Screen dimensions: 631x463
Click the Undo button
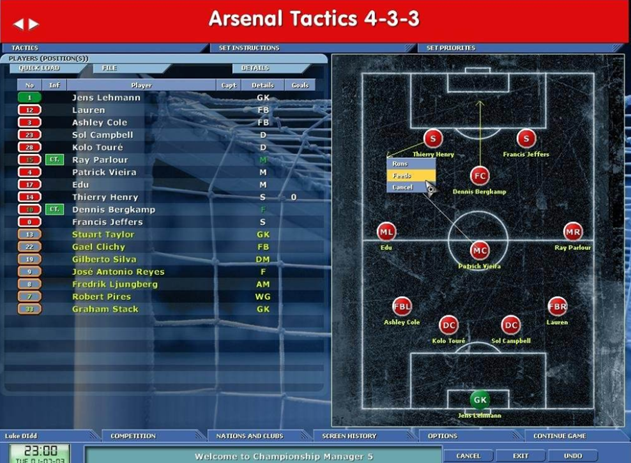pos(573,455)
